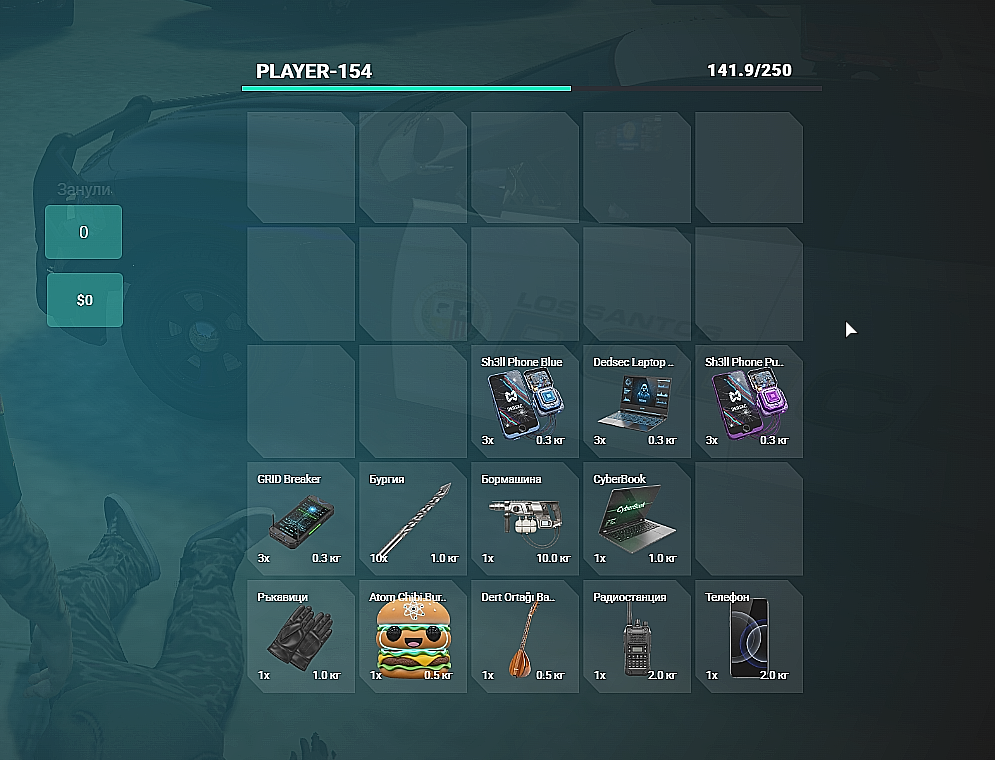Screen dimensions: 995x760
Task: Pick the Dedsec Laptop item
Action: pos(636,401)
